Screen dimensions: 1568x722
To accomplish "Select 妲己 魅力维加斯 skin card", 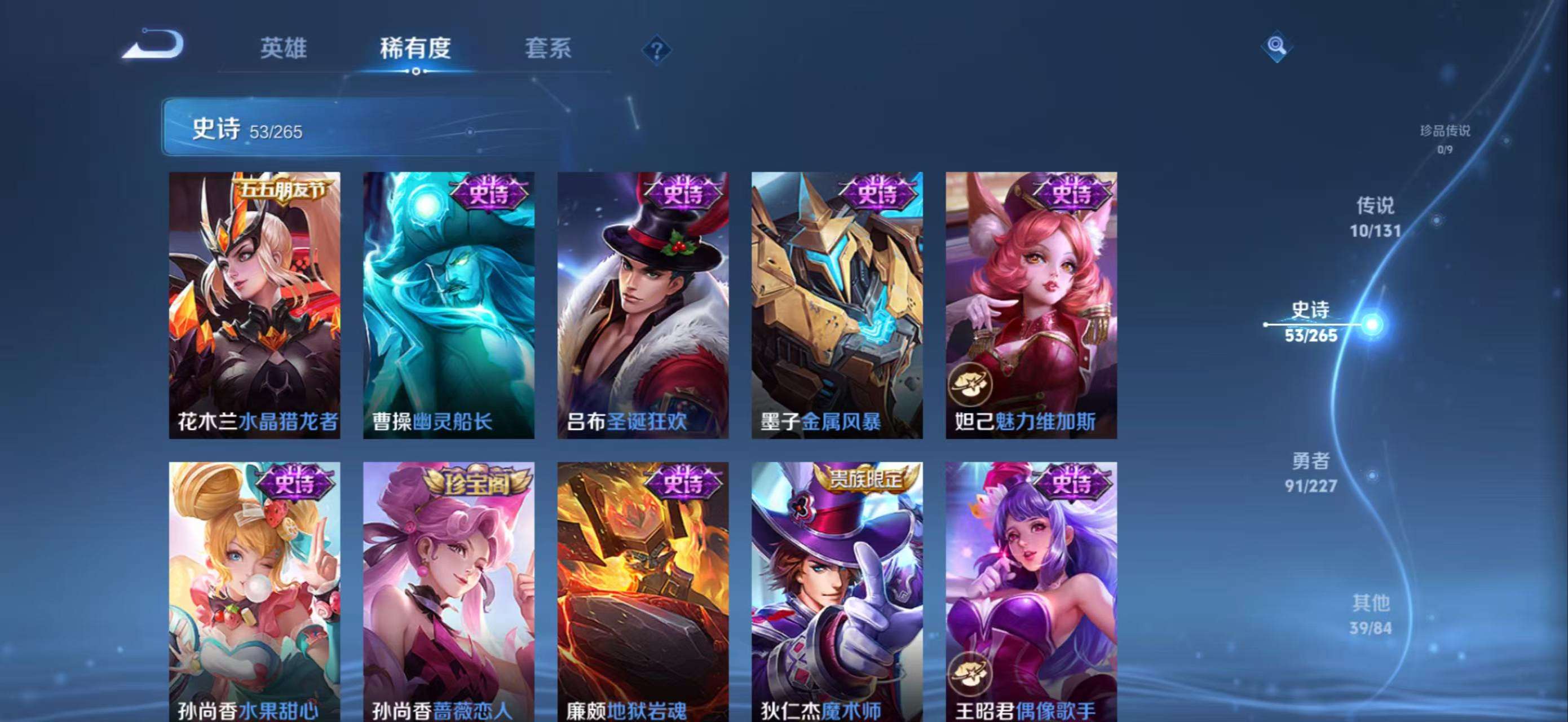I will coord(1031,305).
